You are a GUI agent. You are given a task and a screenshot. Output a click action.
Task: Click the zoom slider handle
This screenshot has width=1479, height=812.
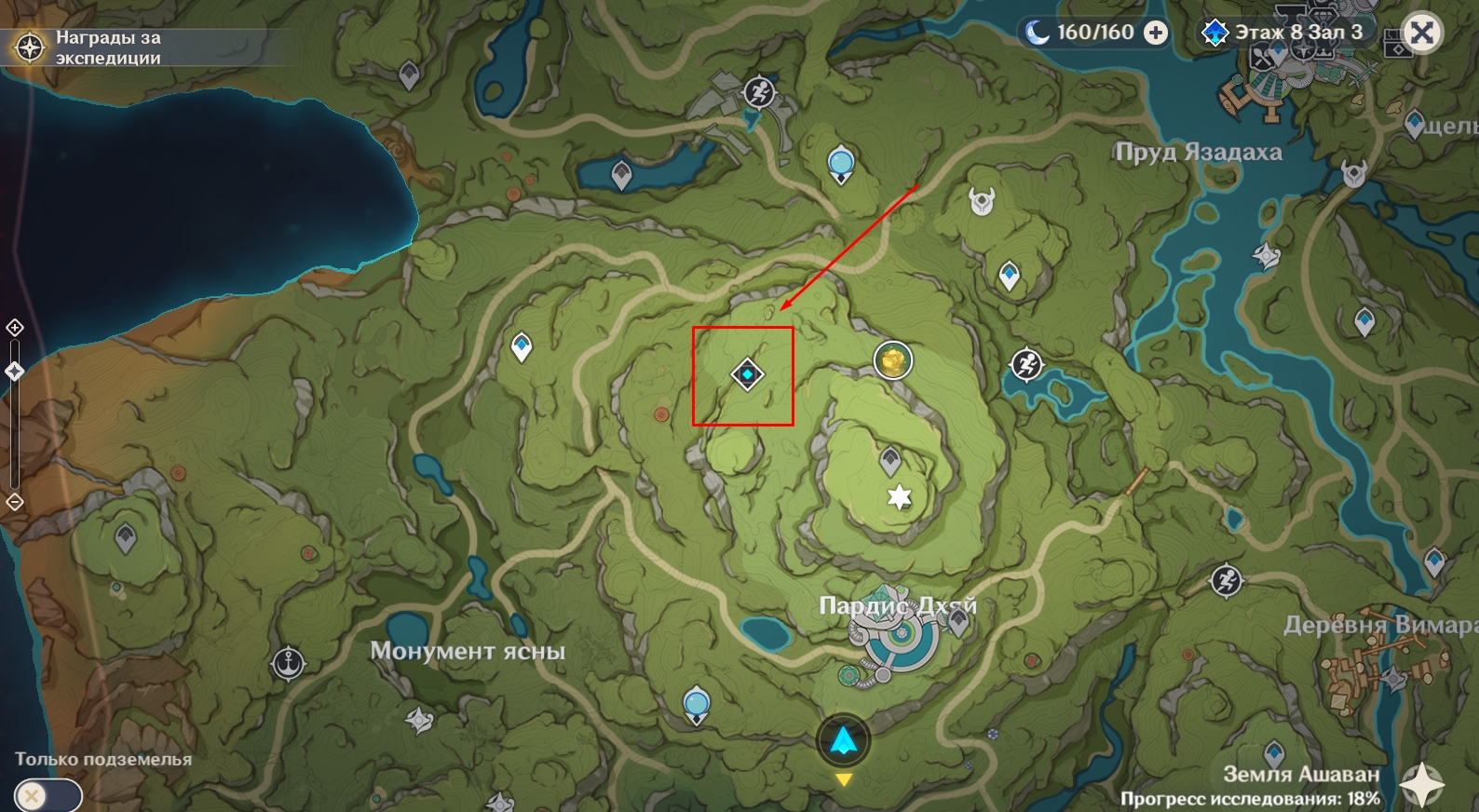pyautogui.click(x=15, y=372)
